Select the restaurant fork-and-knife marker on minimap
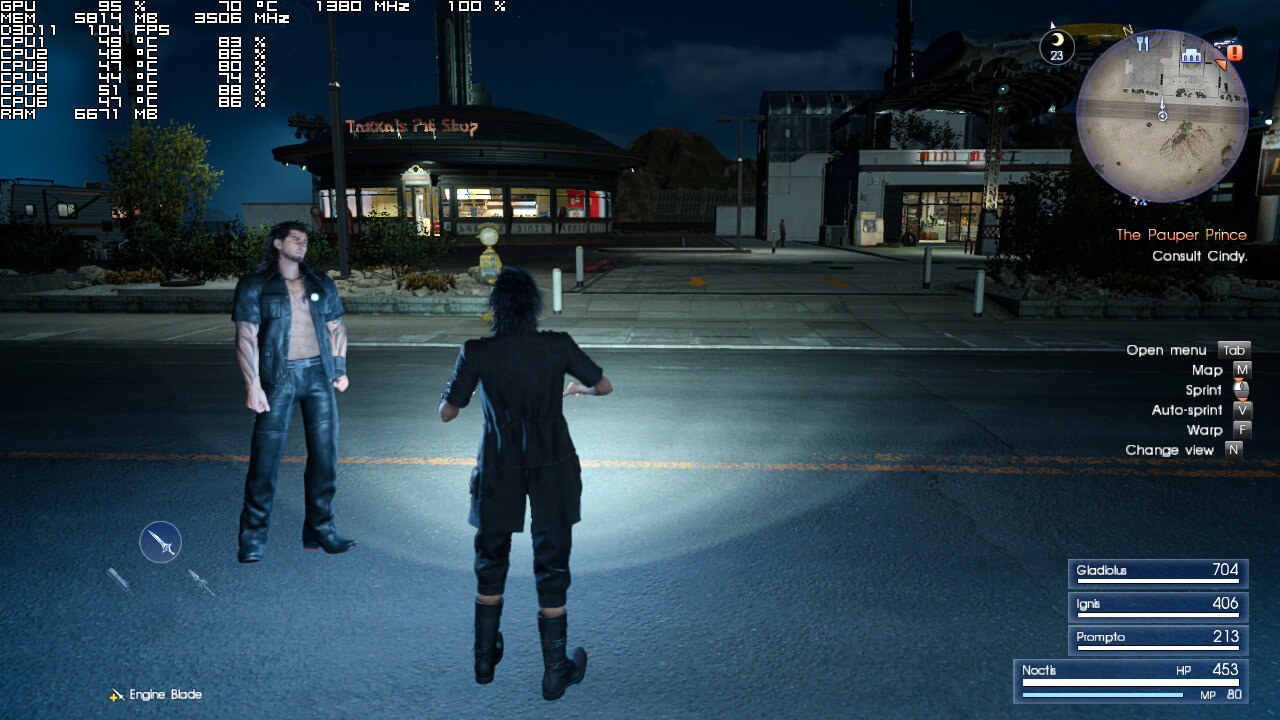The width and height of the screenshot is (1280, 720). point(1144,44)
